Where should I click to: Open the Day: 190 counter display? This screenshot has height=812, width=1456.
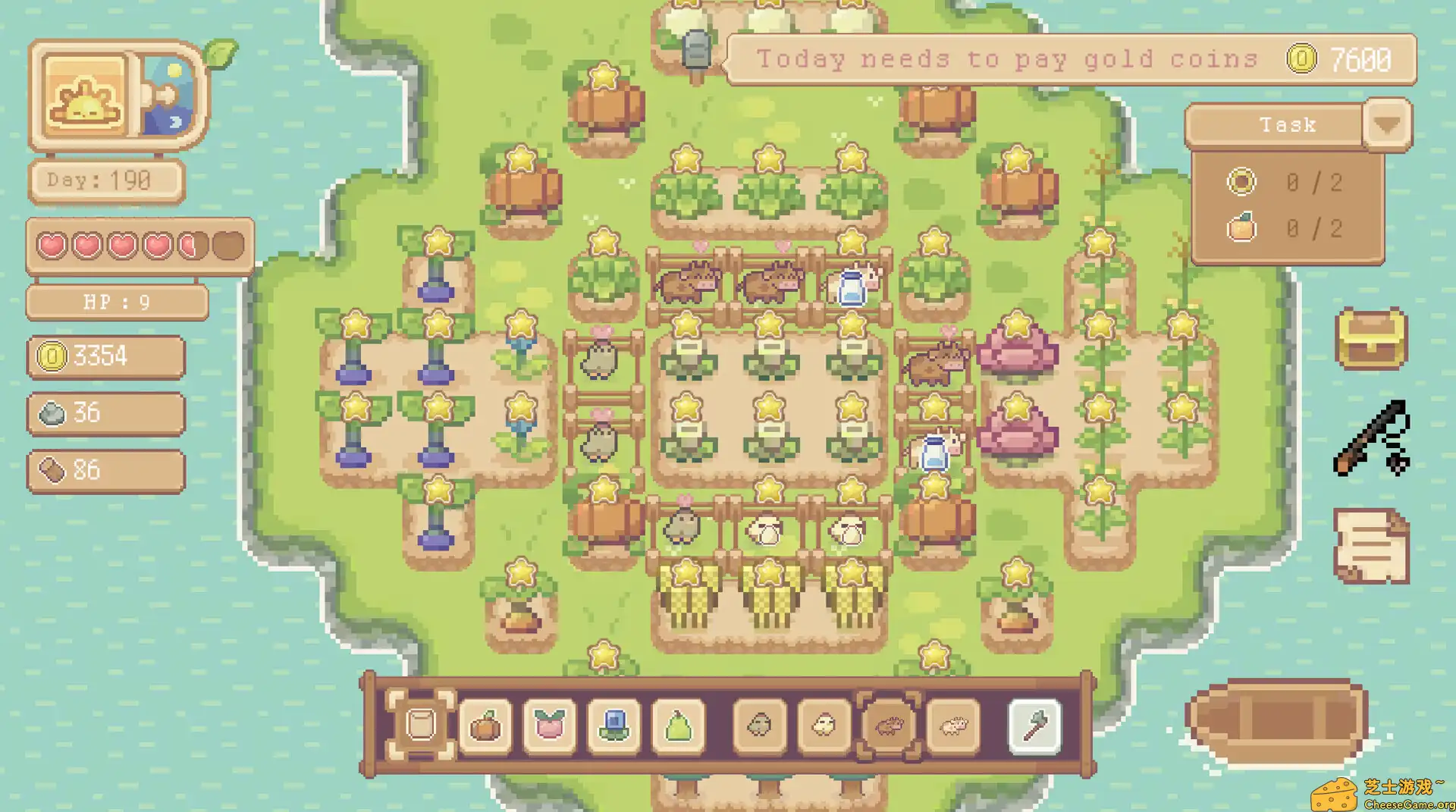(106, 180)
